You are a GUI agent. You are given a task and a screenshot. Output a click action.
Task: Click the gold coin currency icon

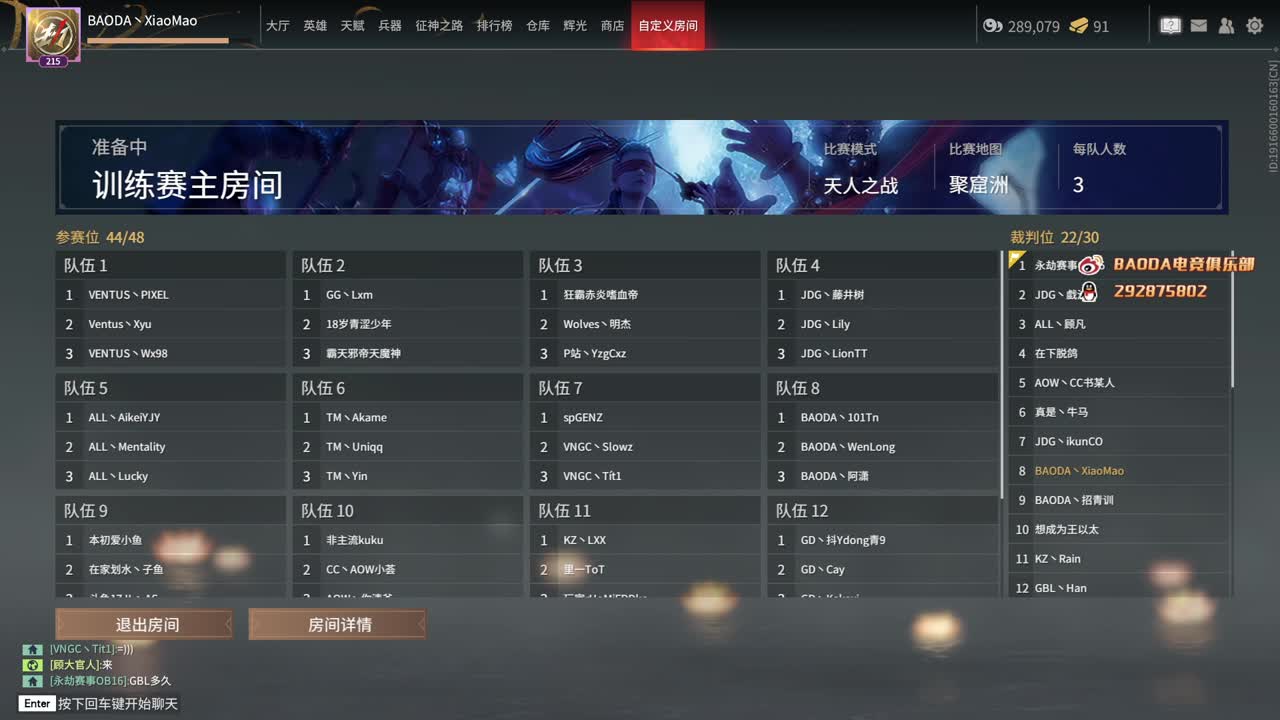993,27
